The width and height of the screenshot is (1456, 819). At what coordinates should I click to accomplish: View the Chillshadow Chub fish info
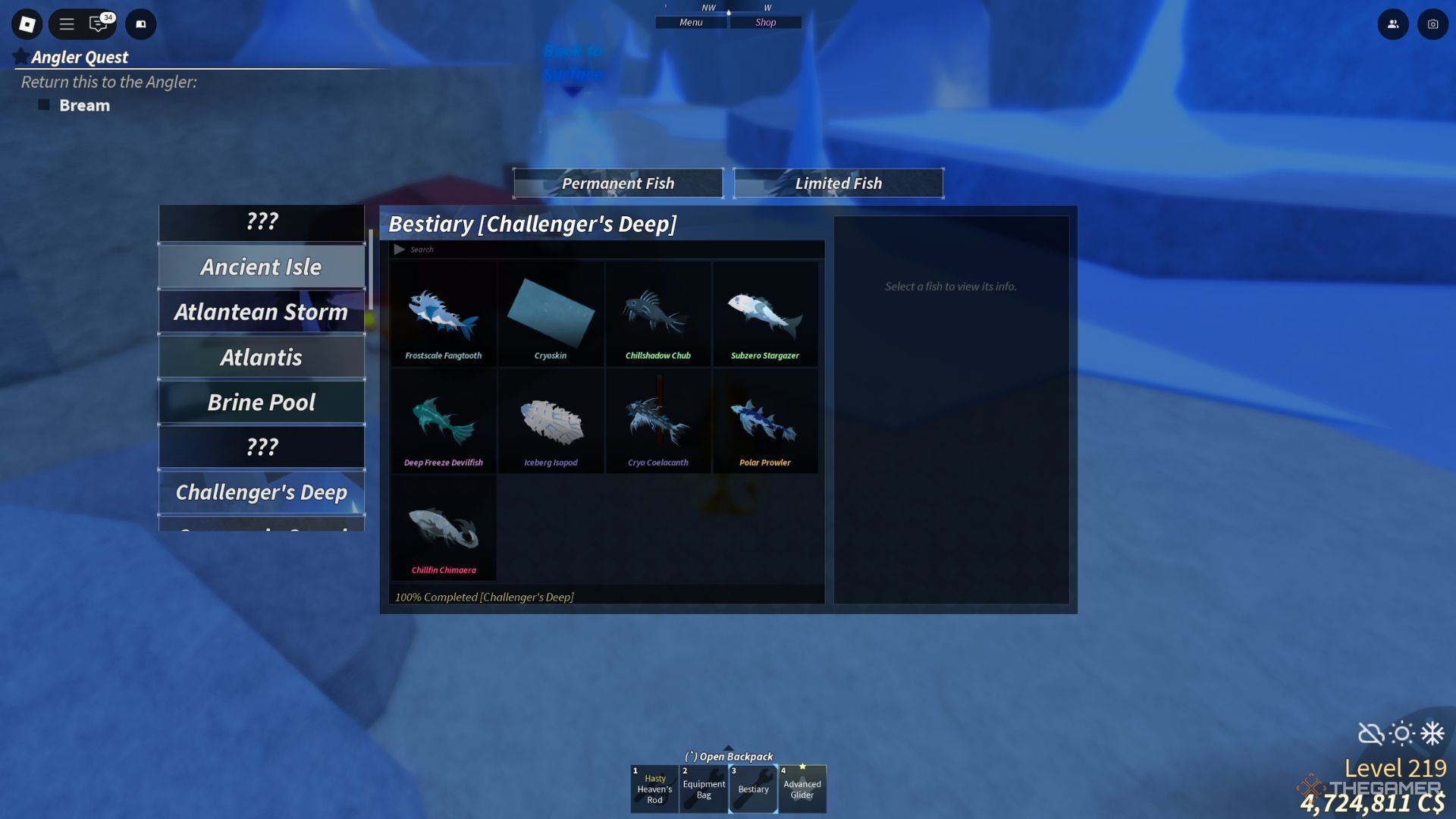coord(658,313)
